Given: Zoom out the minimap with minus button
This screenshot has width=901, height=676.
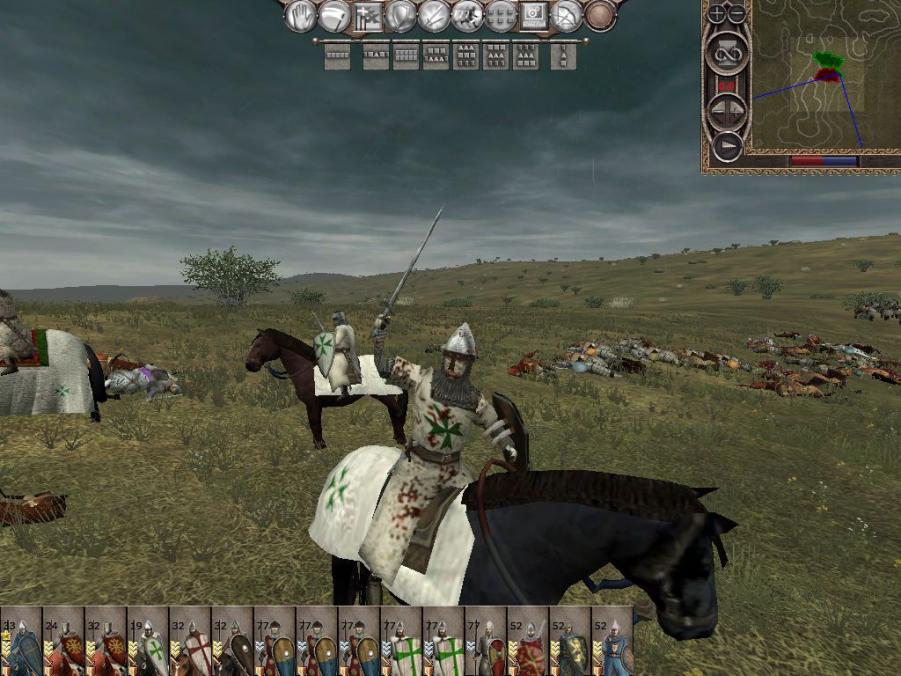Looking at the screenshot, I should 737,14.
